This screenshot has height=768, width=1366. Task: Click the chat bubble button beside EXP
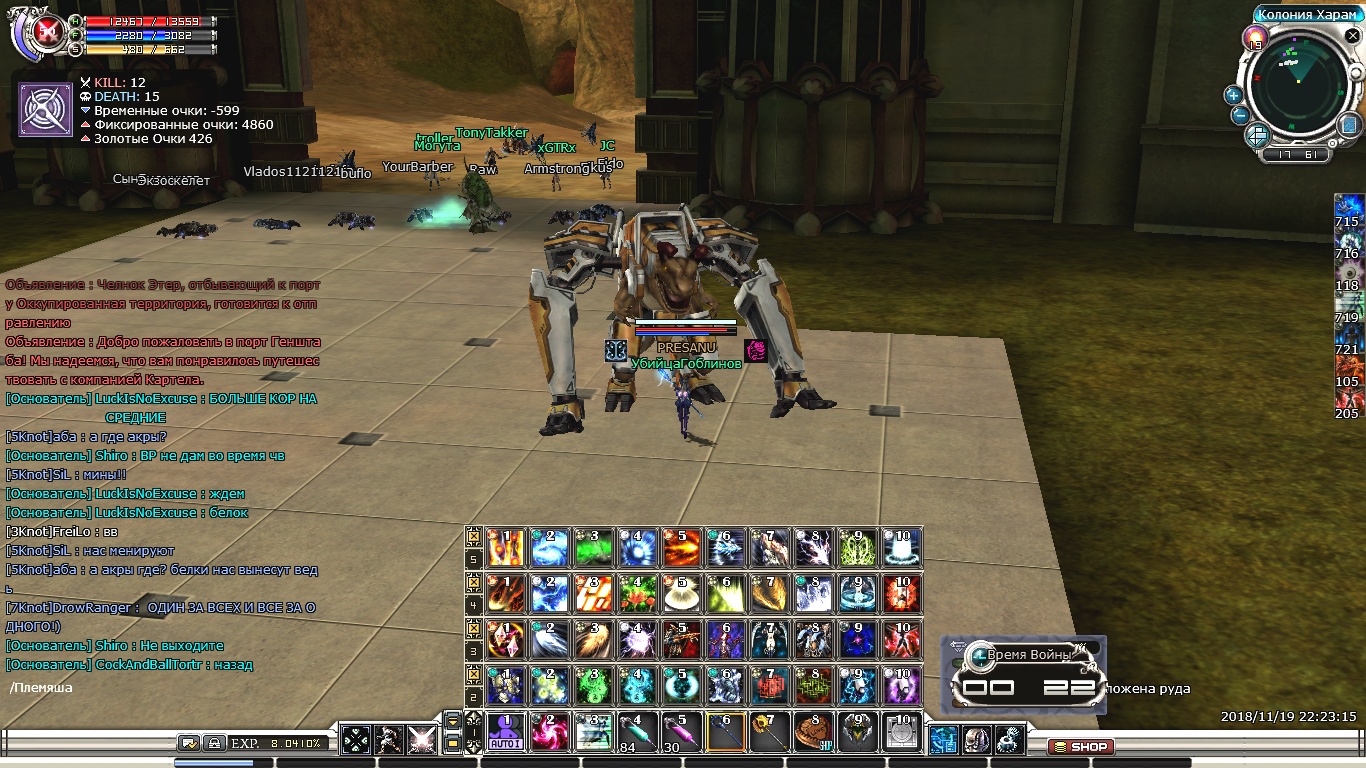pos(189,743)
